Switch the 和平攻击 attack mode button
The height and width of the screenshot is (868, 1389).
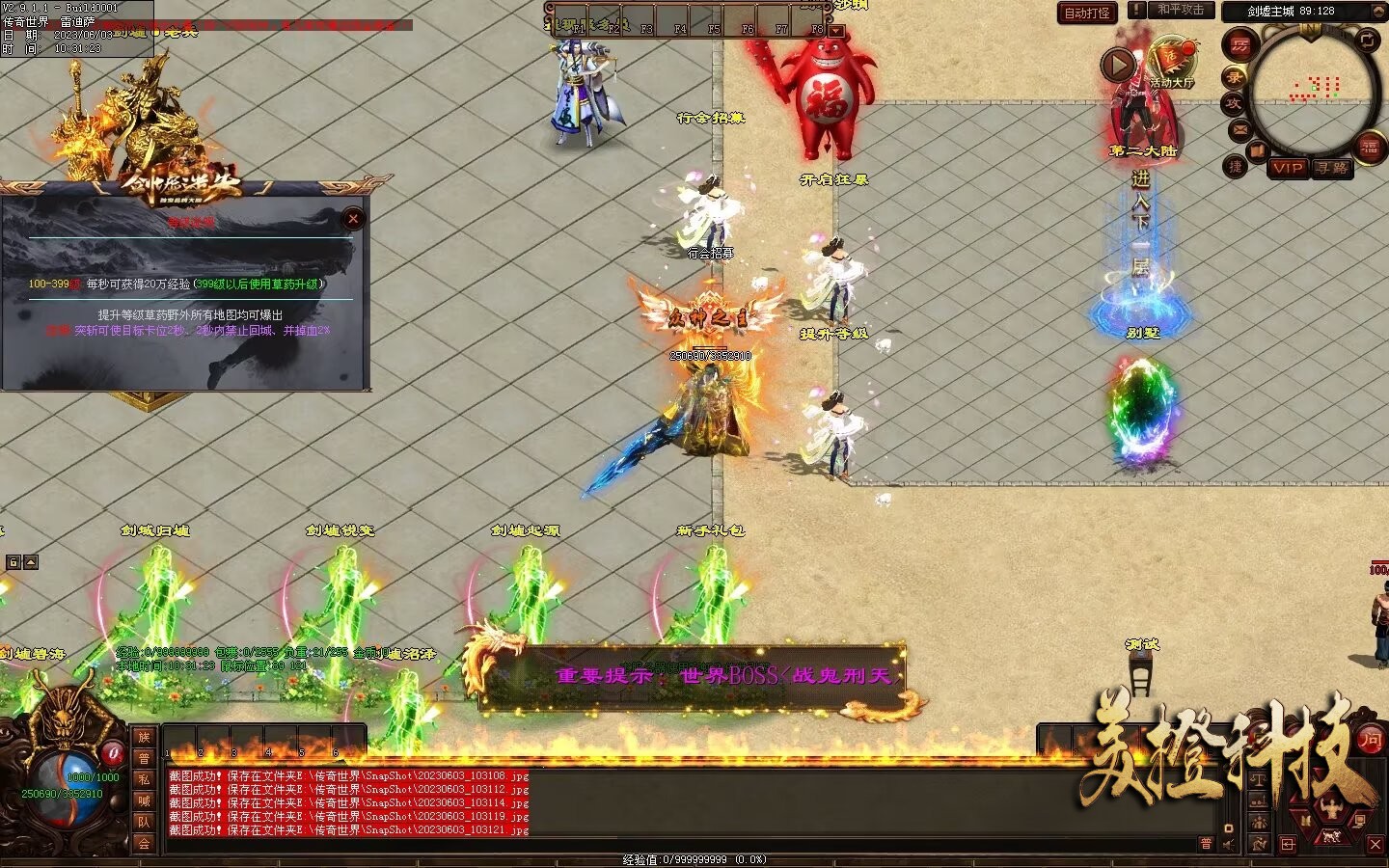[x=1181, y=10]
